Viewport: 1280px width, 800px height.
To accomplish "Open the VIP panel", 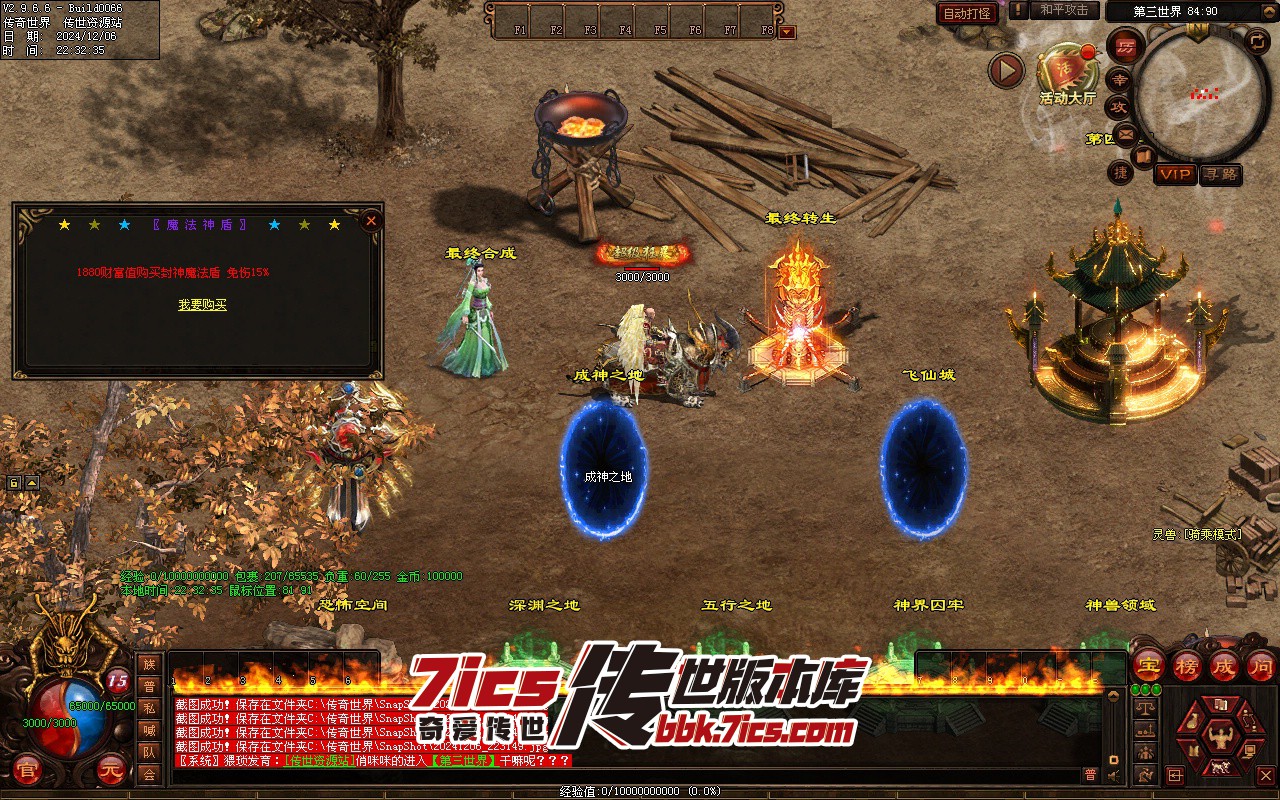I will click(1175, 174).
